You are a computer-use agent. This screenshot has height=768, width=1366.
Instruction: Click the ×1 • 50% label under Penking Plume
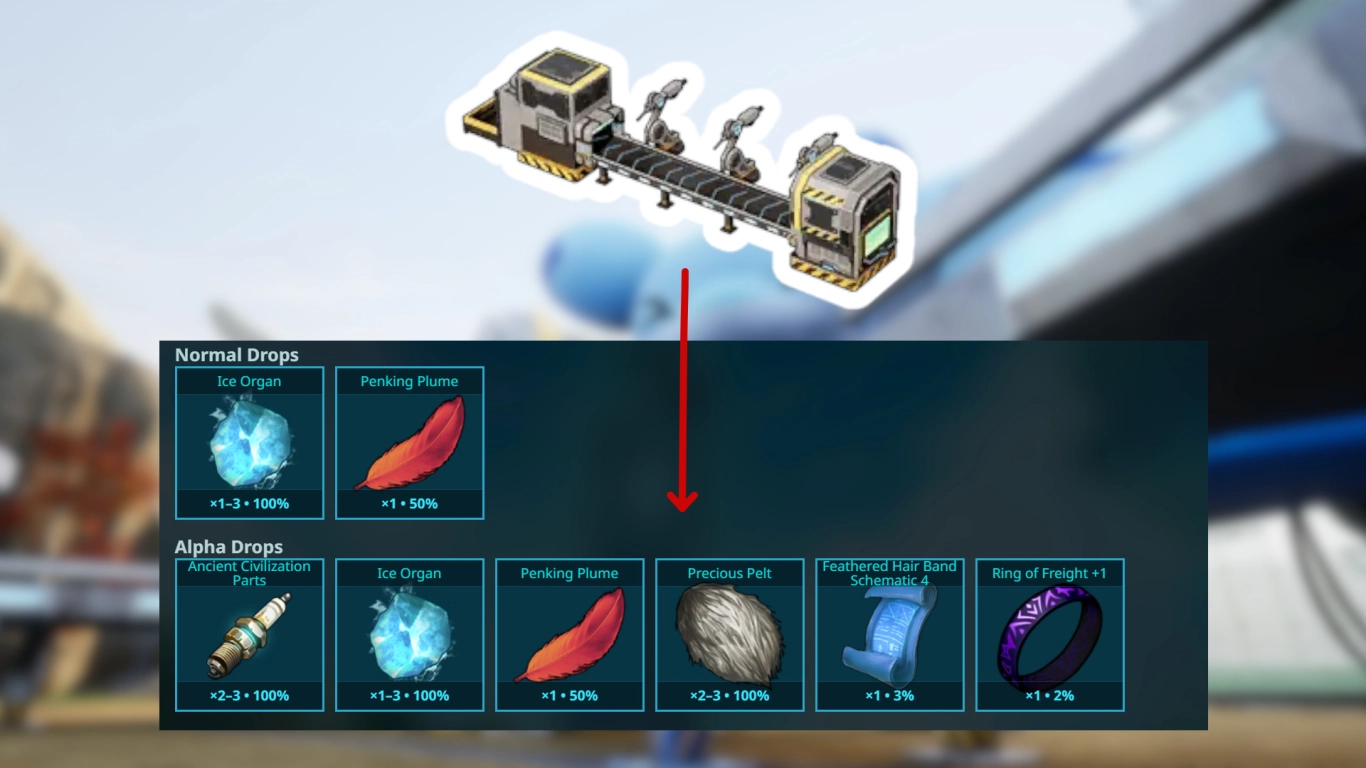[x=410, y=503]
